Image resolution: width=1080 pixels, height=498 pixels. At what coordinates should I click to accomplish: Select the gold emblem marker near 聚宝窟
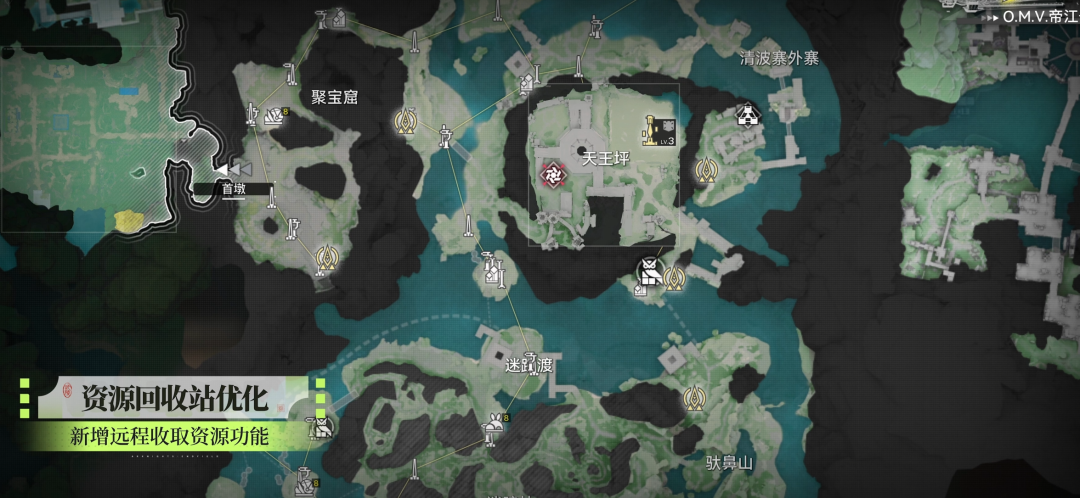(405, 121)
